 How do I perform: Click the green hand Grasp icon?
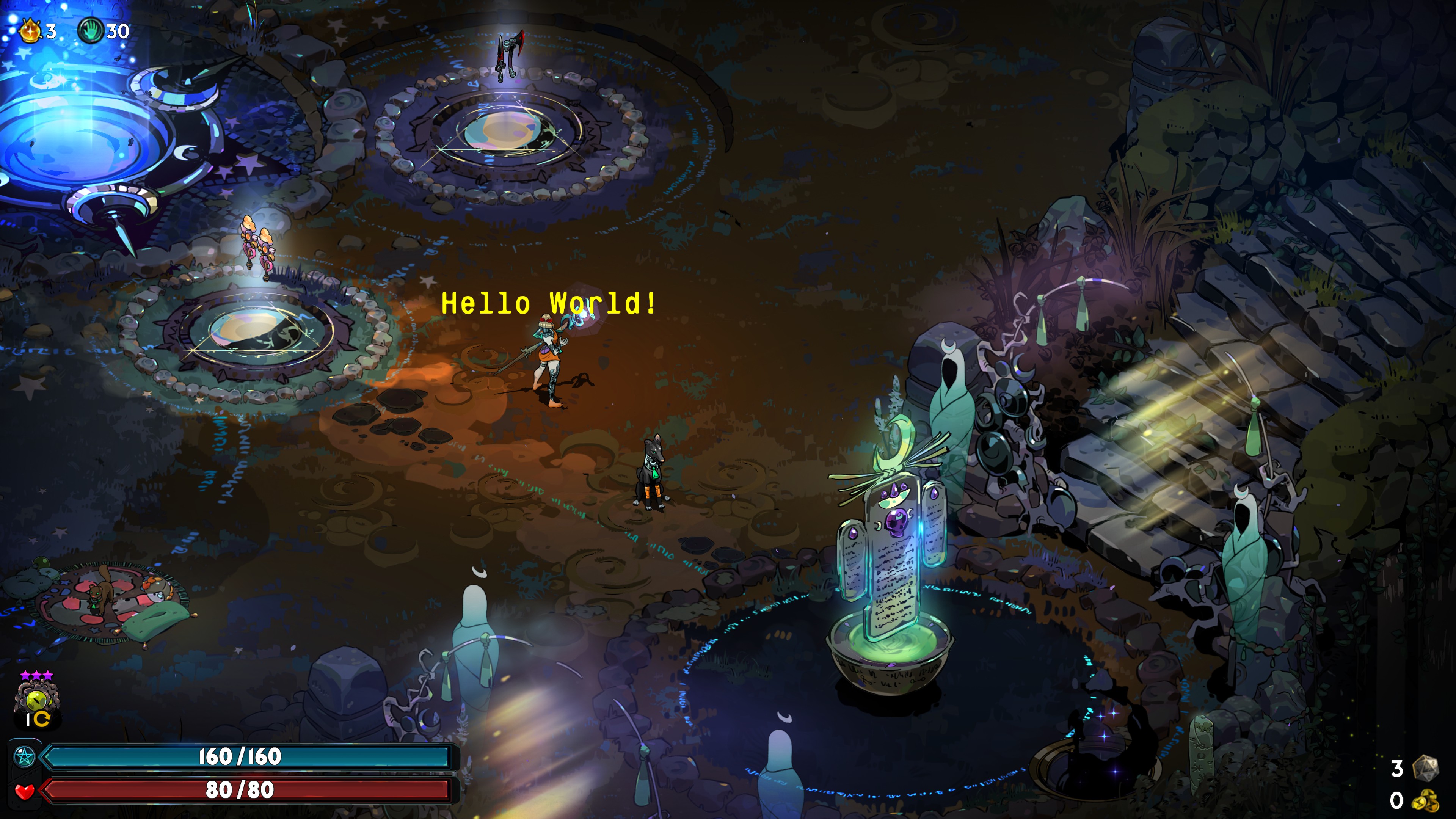coord(90,30)
